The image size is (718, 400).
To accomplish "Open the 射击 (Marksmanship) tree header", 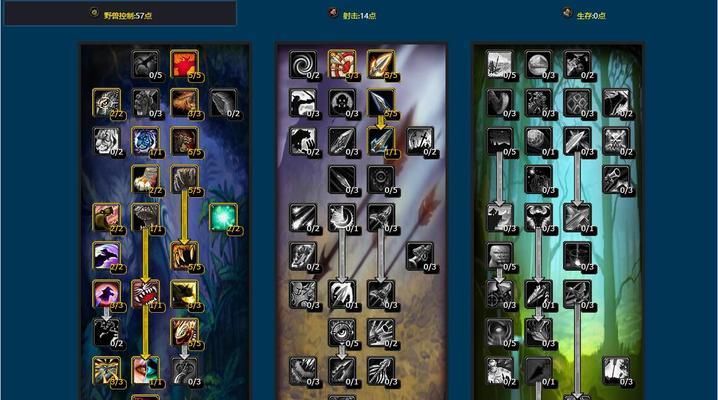I will pyautogui.click(x=360, y=15).
